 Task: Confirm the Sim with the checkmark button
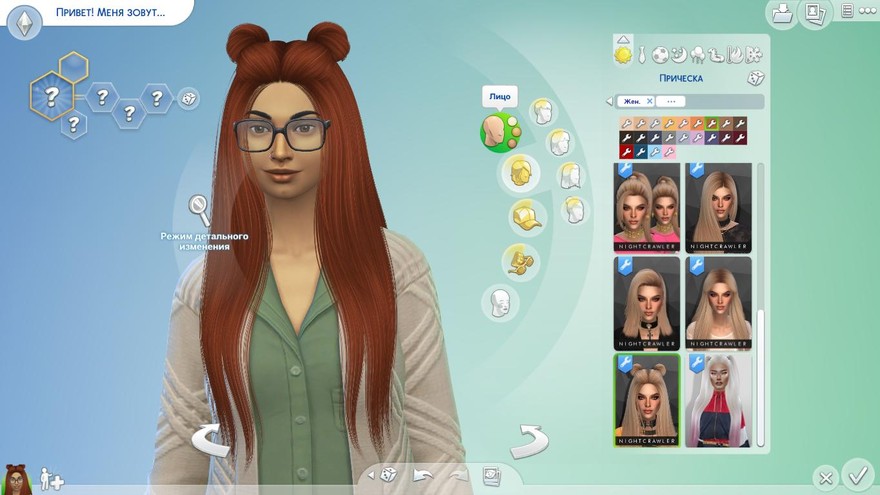(857, 474)
